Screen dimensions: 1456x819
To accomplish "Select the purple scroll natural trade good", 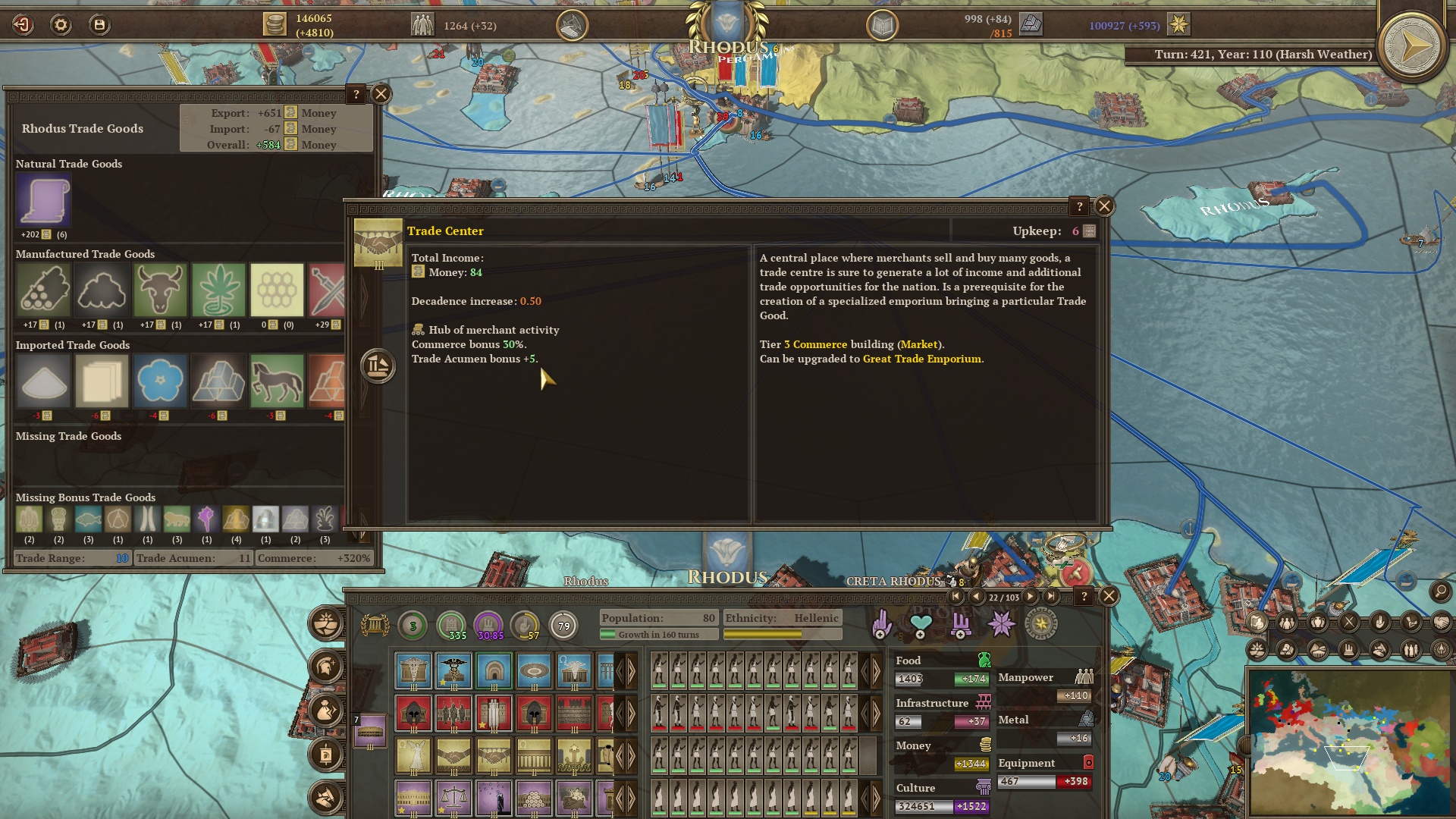I will (43, 200).
